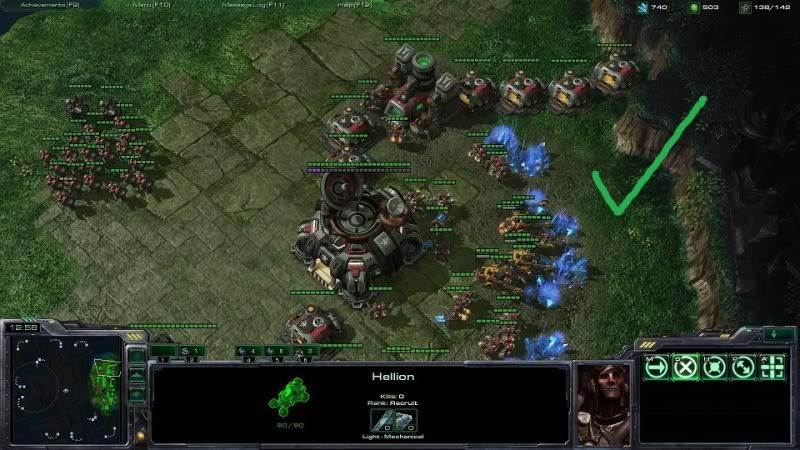Open the Achievements panel
Viewport: 800px width, 450px height.
[x=49, y=6]
